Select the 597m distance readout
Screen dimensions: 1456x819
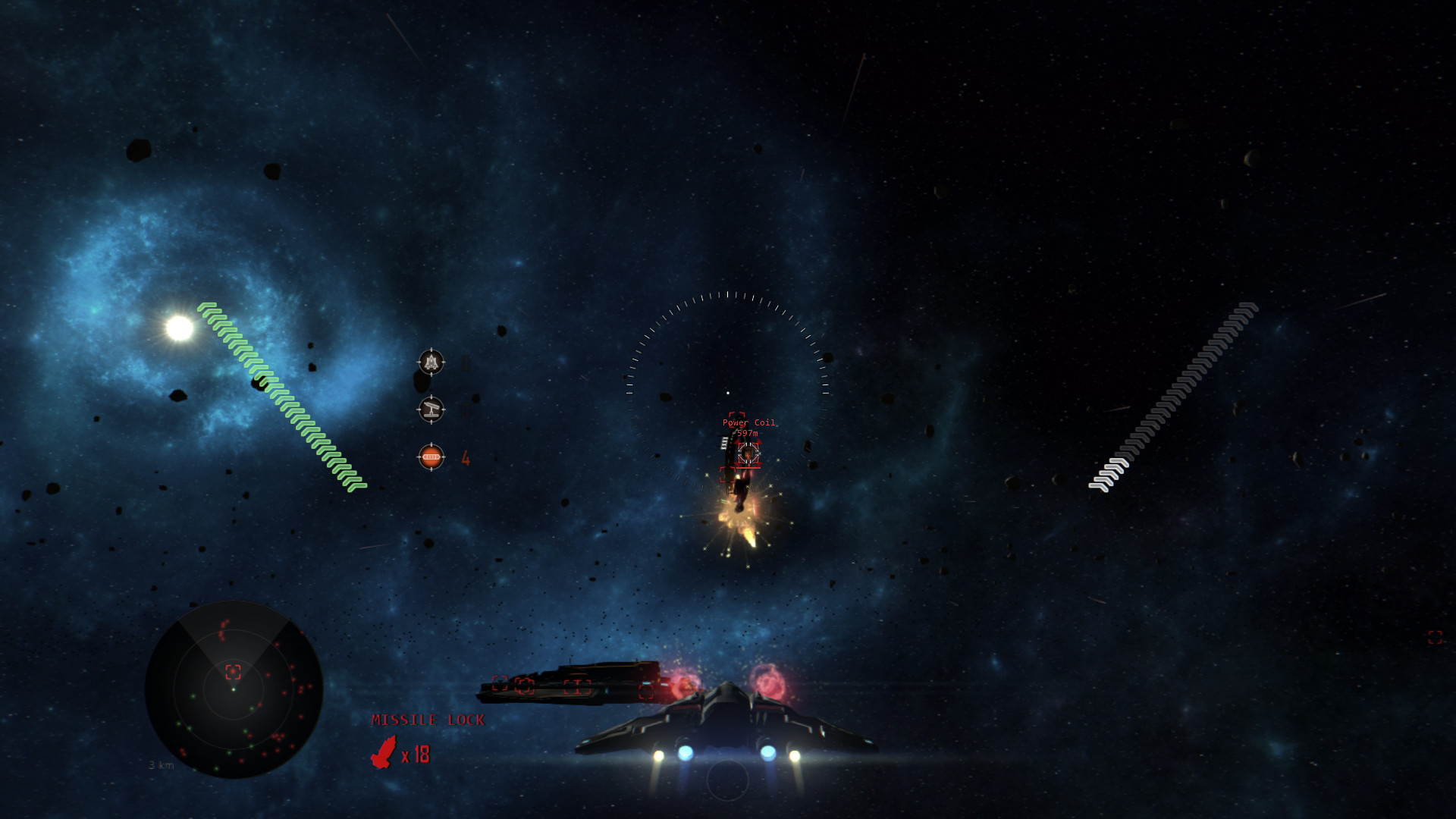(x=748, y=432)
